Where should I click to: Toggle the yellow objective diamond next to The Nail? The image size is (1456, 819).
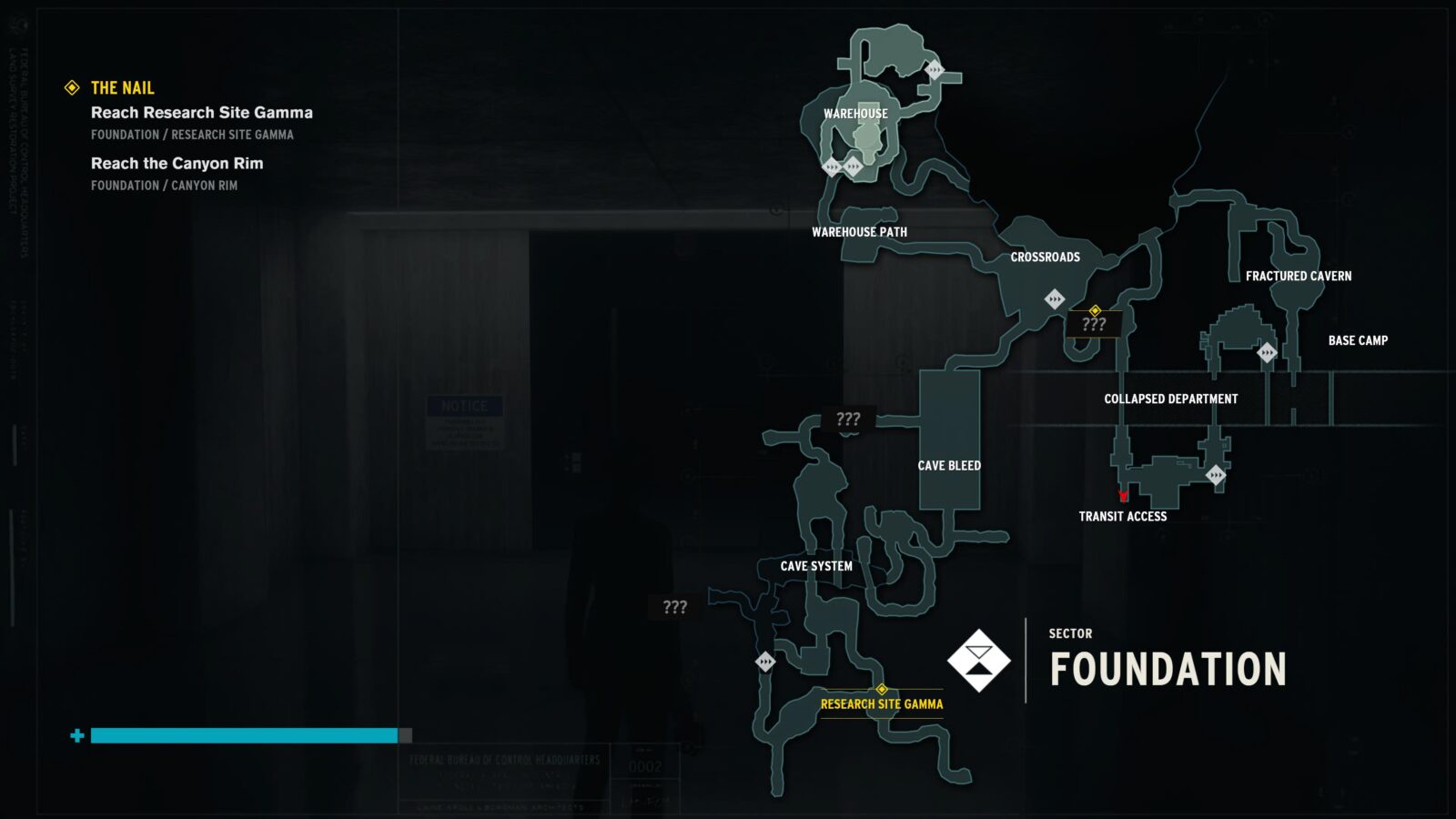point(70,88)
